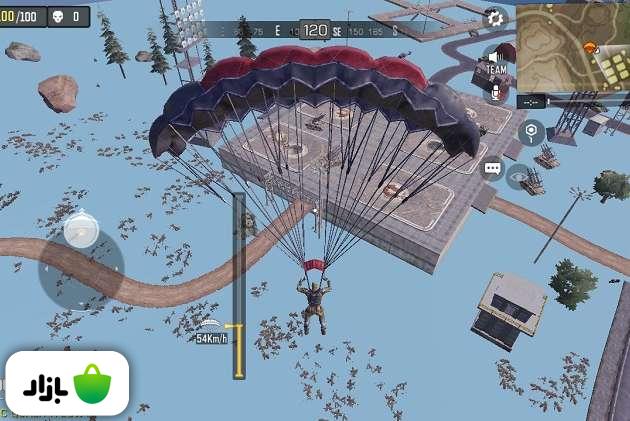The height and width of the screenshot is (421, 630).
Task: Open the quick chat speech bubble
Action: click(492, 168)
